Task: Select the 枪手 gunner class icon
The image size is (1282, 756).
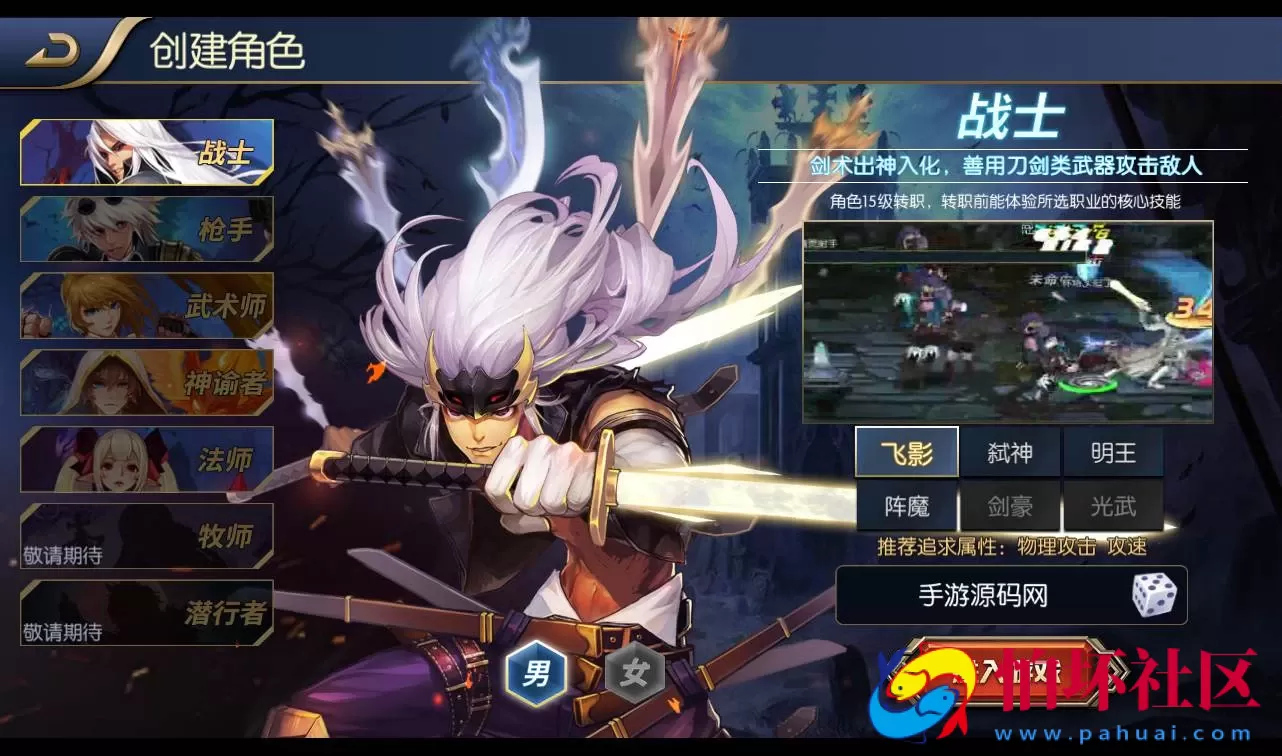Action: point(146,228)
